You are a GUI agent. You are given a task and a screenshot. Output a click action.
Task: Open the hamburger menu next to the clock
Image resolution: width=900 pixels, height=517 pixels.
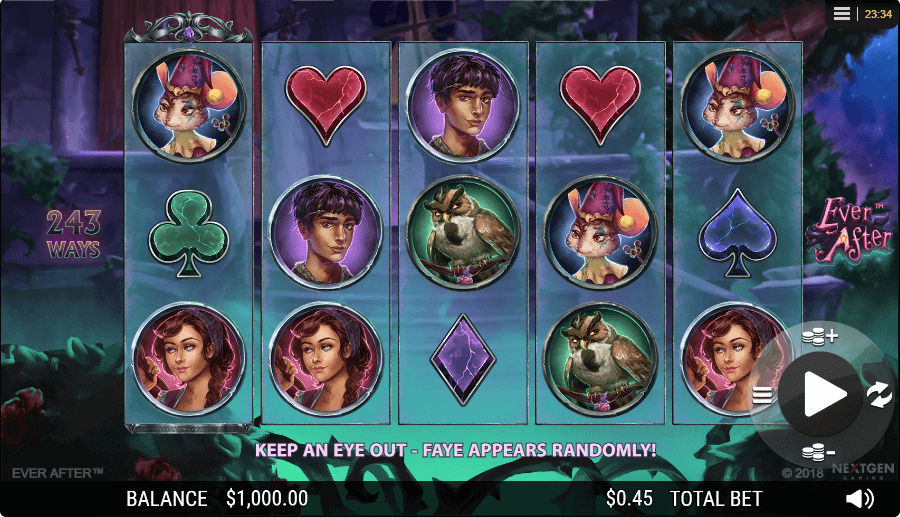(842, 13)
